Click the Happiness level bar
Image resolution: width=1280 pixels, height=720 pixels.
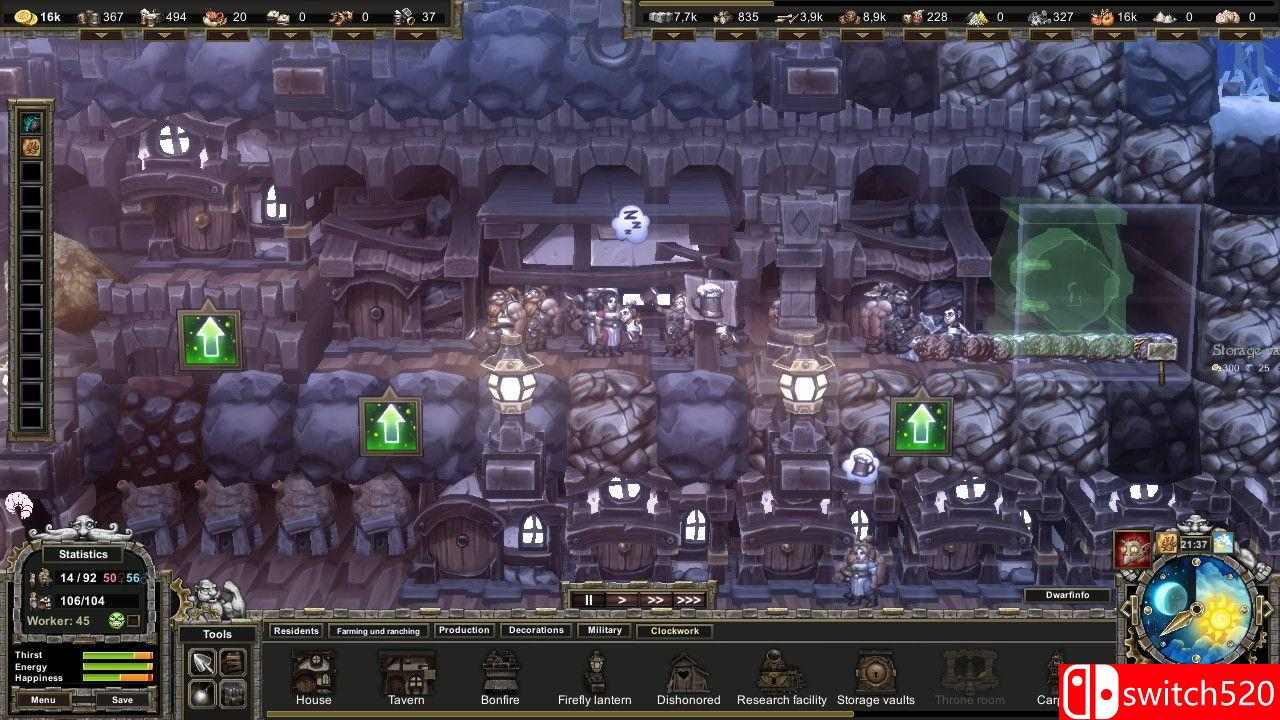[118, 676]
